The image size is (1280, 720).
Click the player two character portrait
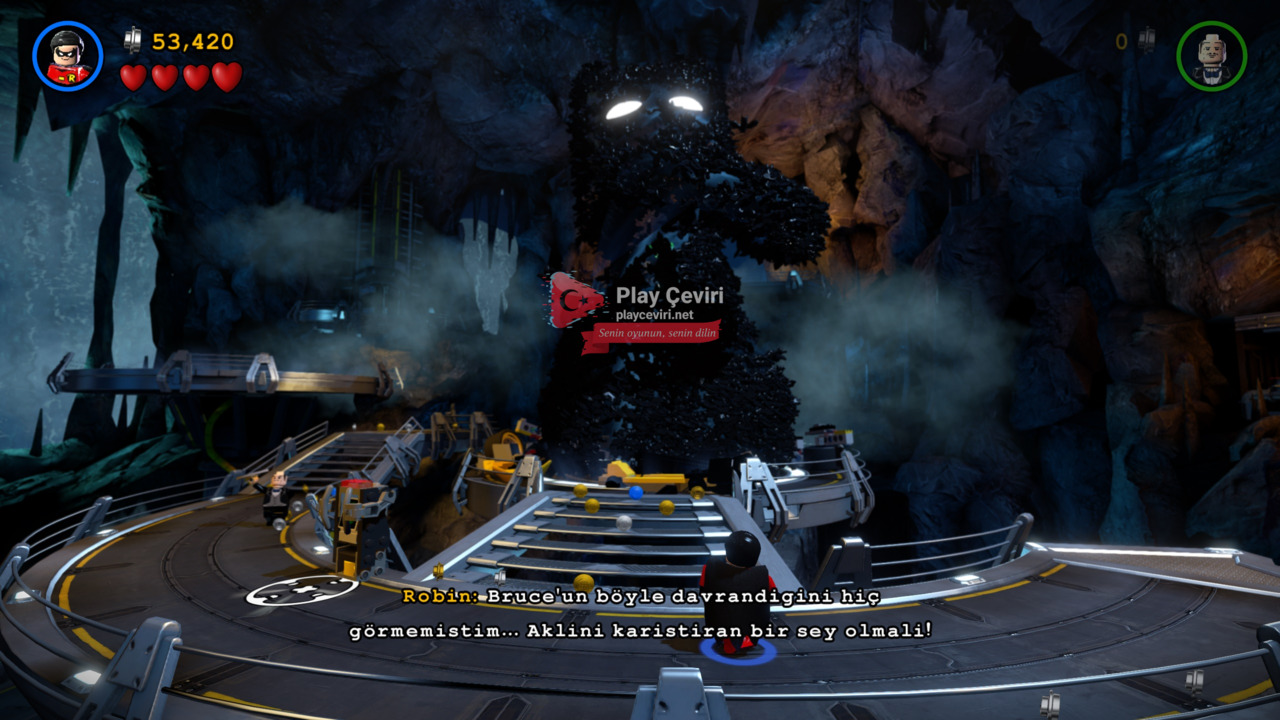point(1211,56)
